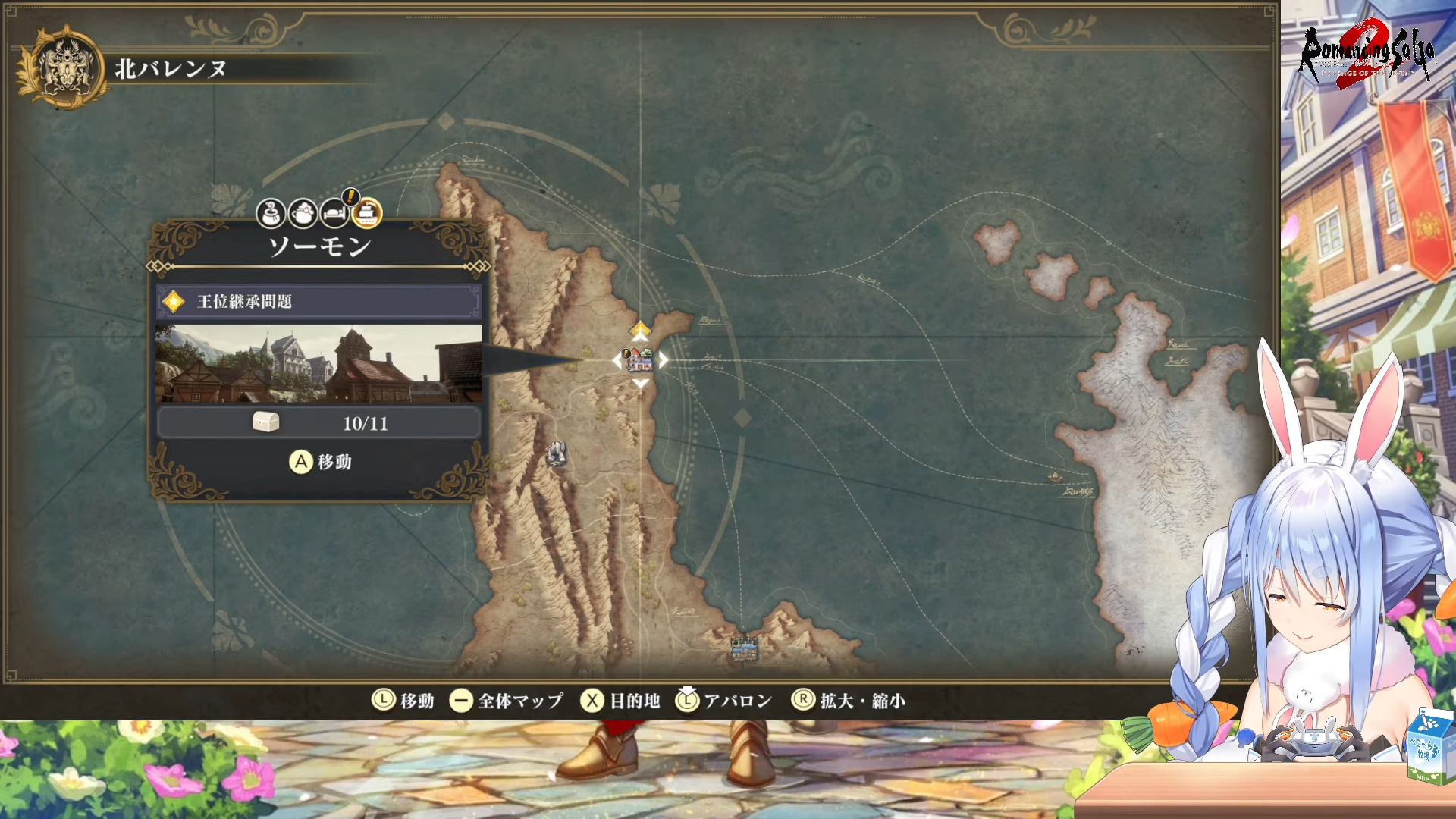Select the southern coastal town map marker
This screenshot has width=1456, height=819.
(x=744, y=648)
